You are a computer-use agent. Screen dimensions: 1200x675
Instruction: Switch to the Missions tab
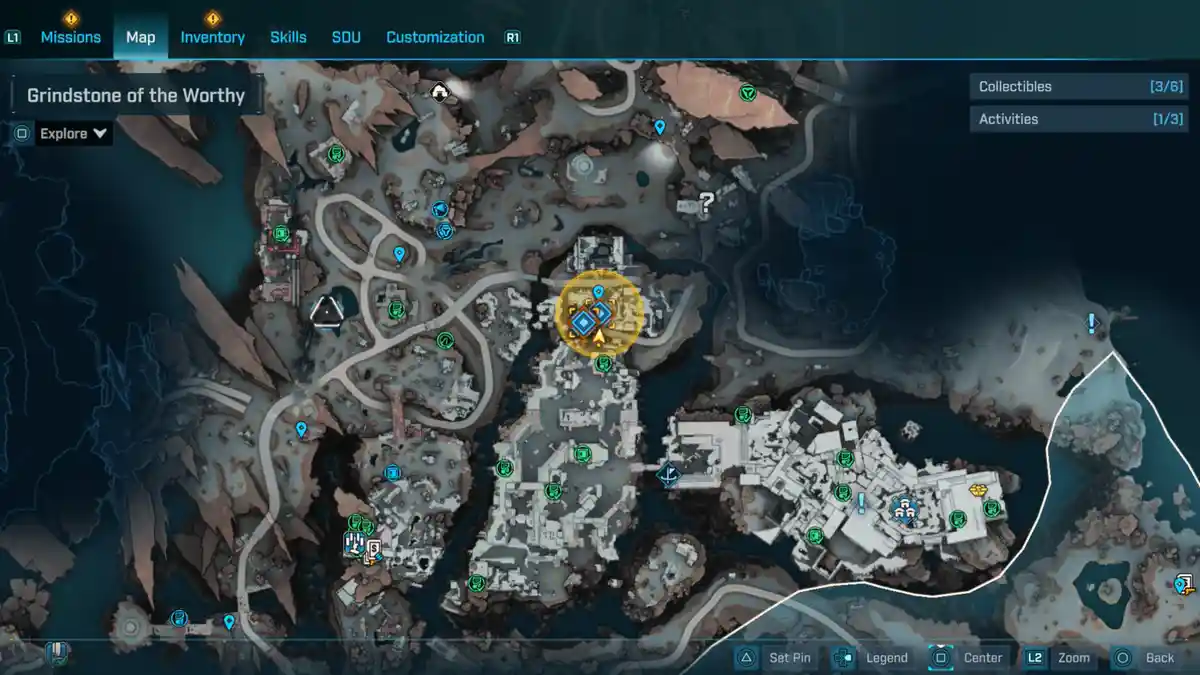pos(70,37)
